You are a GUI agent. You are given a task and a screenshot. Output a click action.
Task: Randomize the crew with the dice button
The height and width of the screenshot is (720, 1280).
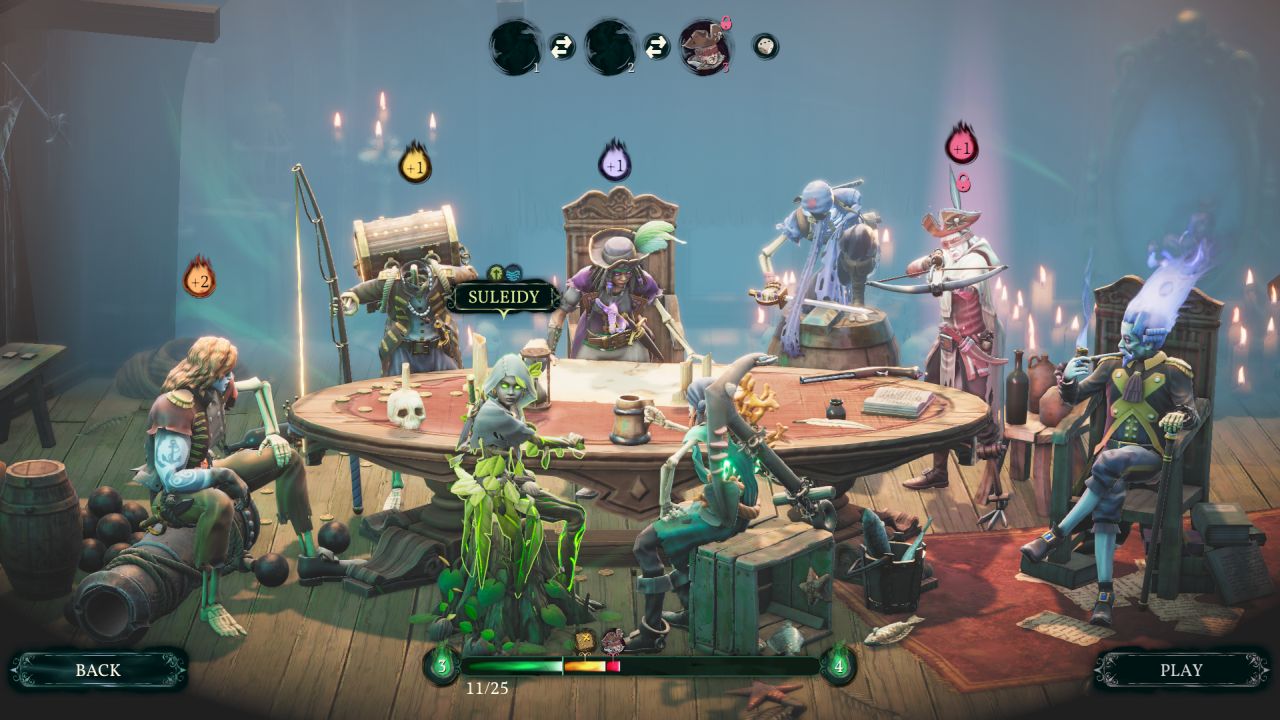point(765,46)
